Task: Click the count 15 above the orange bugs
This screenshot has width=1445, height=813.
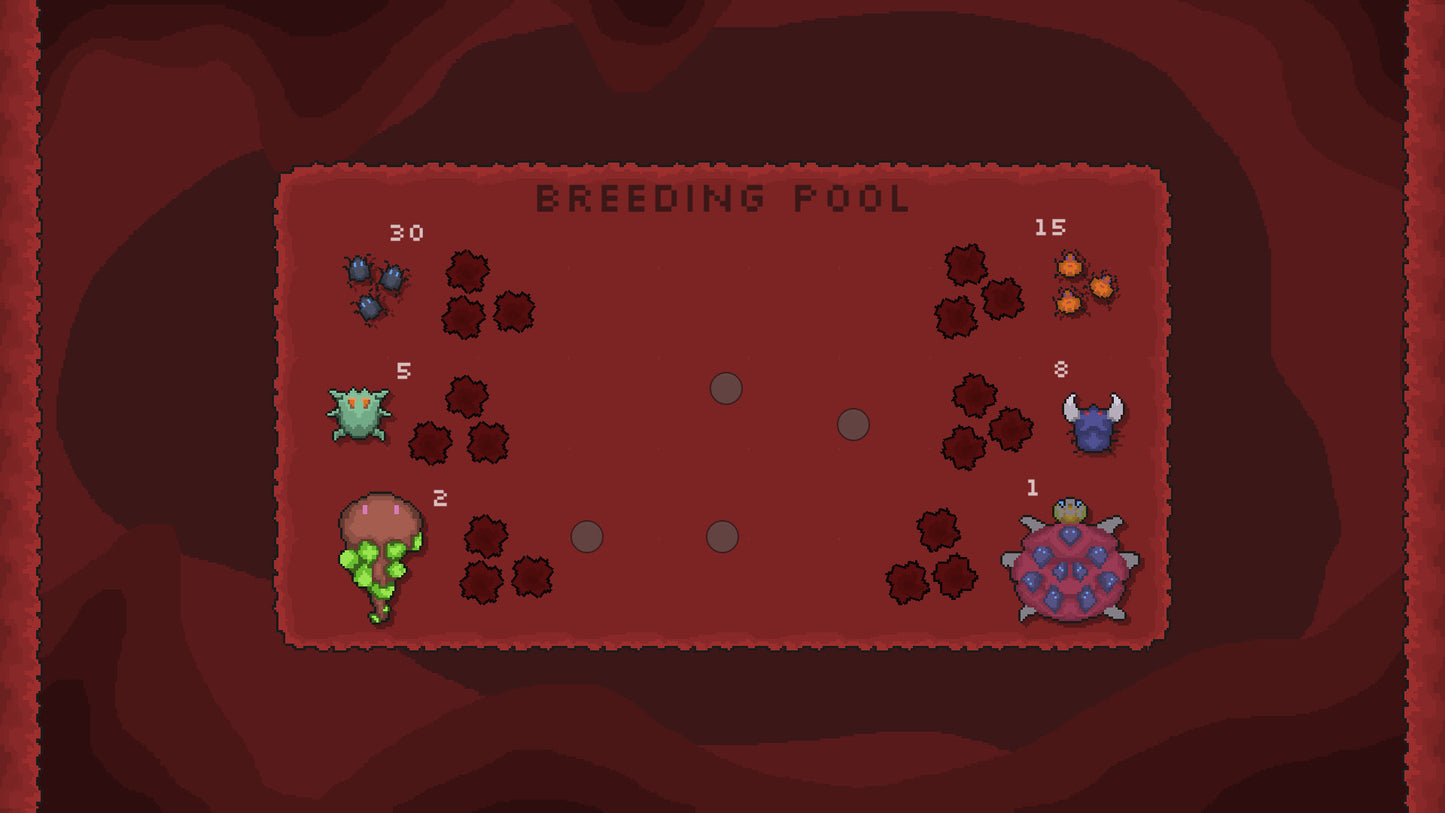Action: 1050,229
